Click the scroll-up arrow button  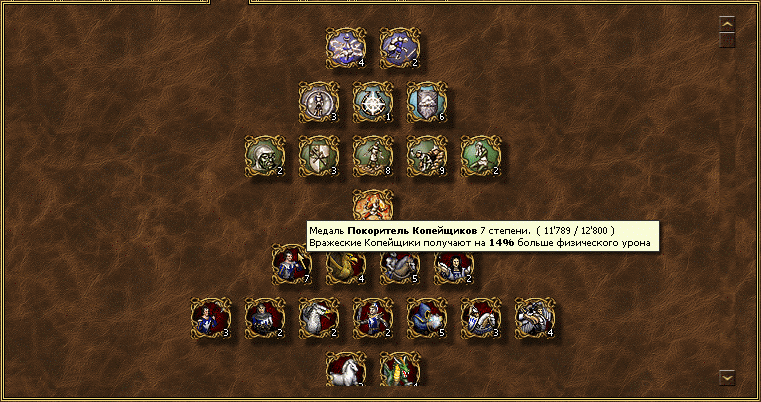727,23
